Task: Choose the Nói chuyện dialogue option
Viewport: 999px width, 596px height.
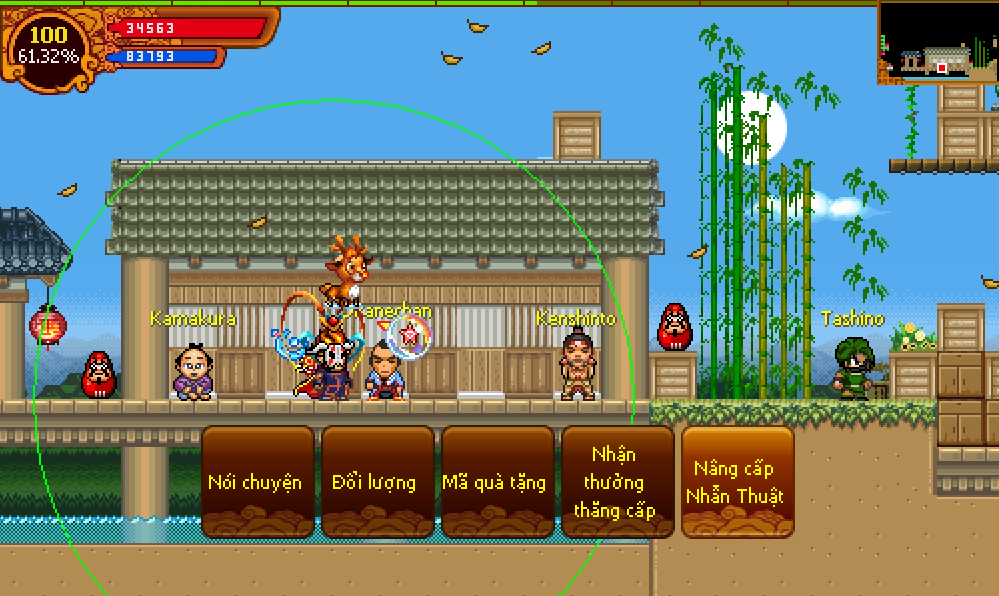Action: pyautogui.click(x=255, y=482)
